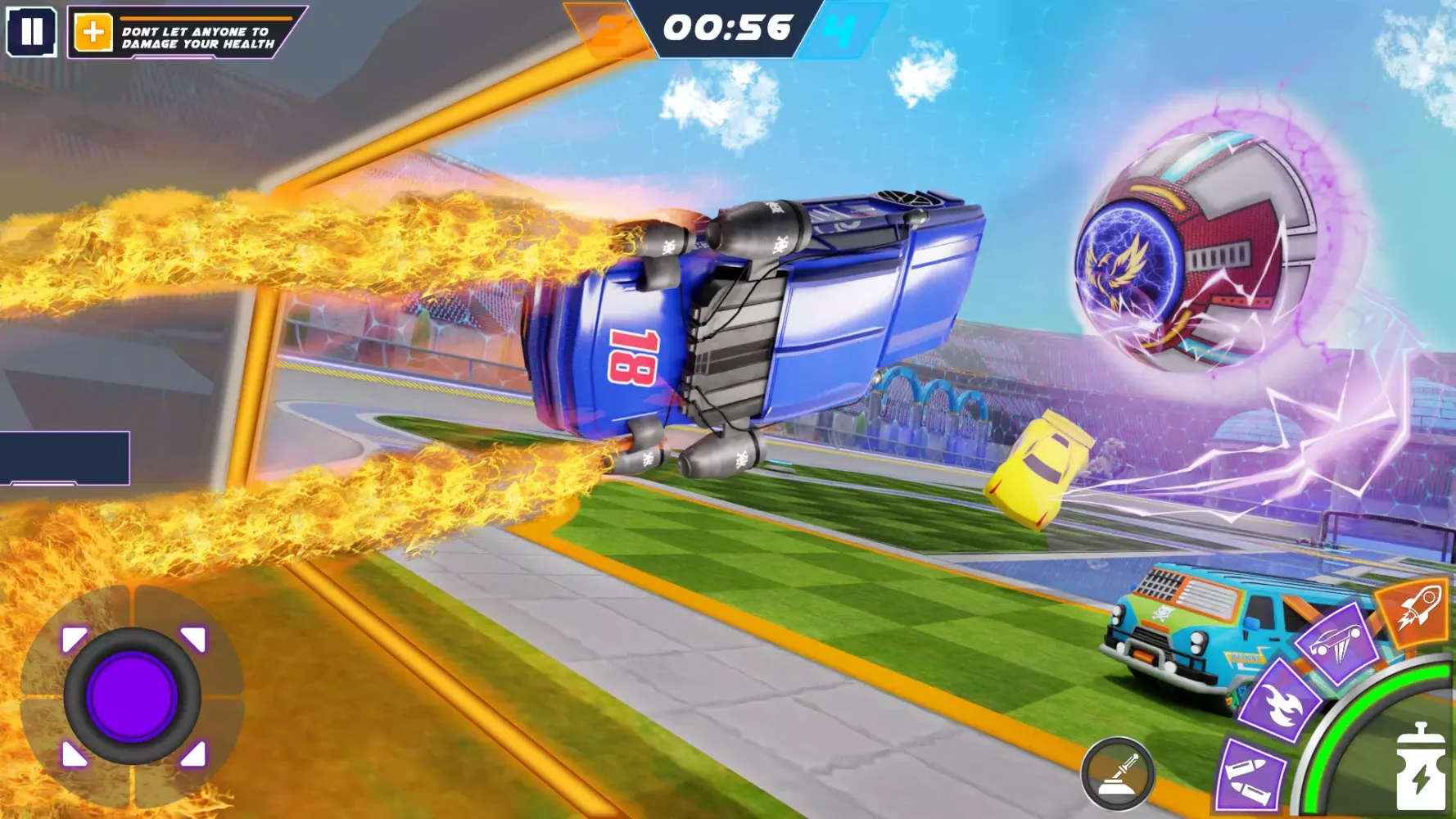1456x819 pixels.
Task: Tap the orange plus health icon
Action: pos(93,33)
